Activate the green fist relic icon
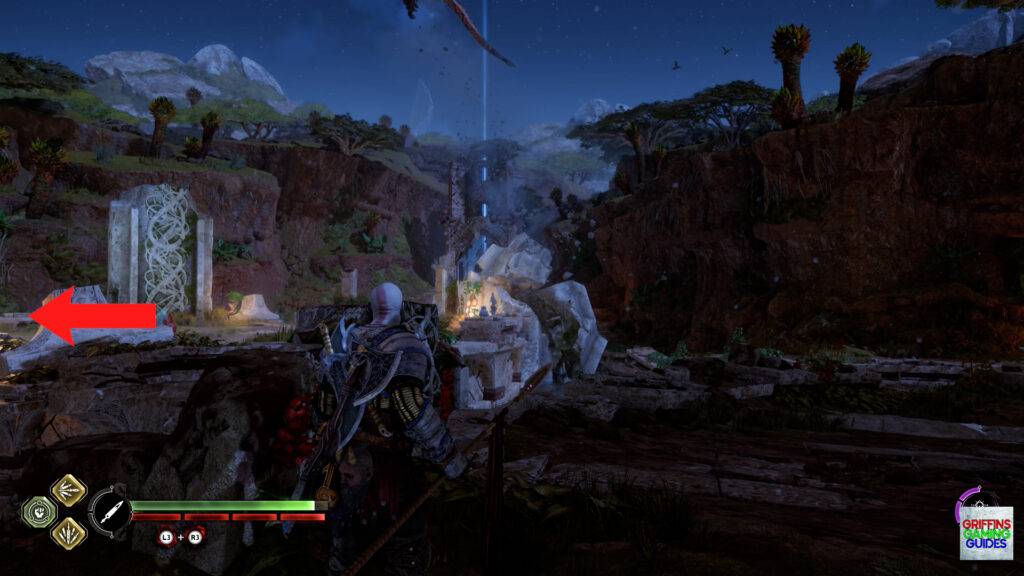The height and width of the screenshot is (576, 1024). (x=37, y=512)
